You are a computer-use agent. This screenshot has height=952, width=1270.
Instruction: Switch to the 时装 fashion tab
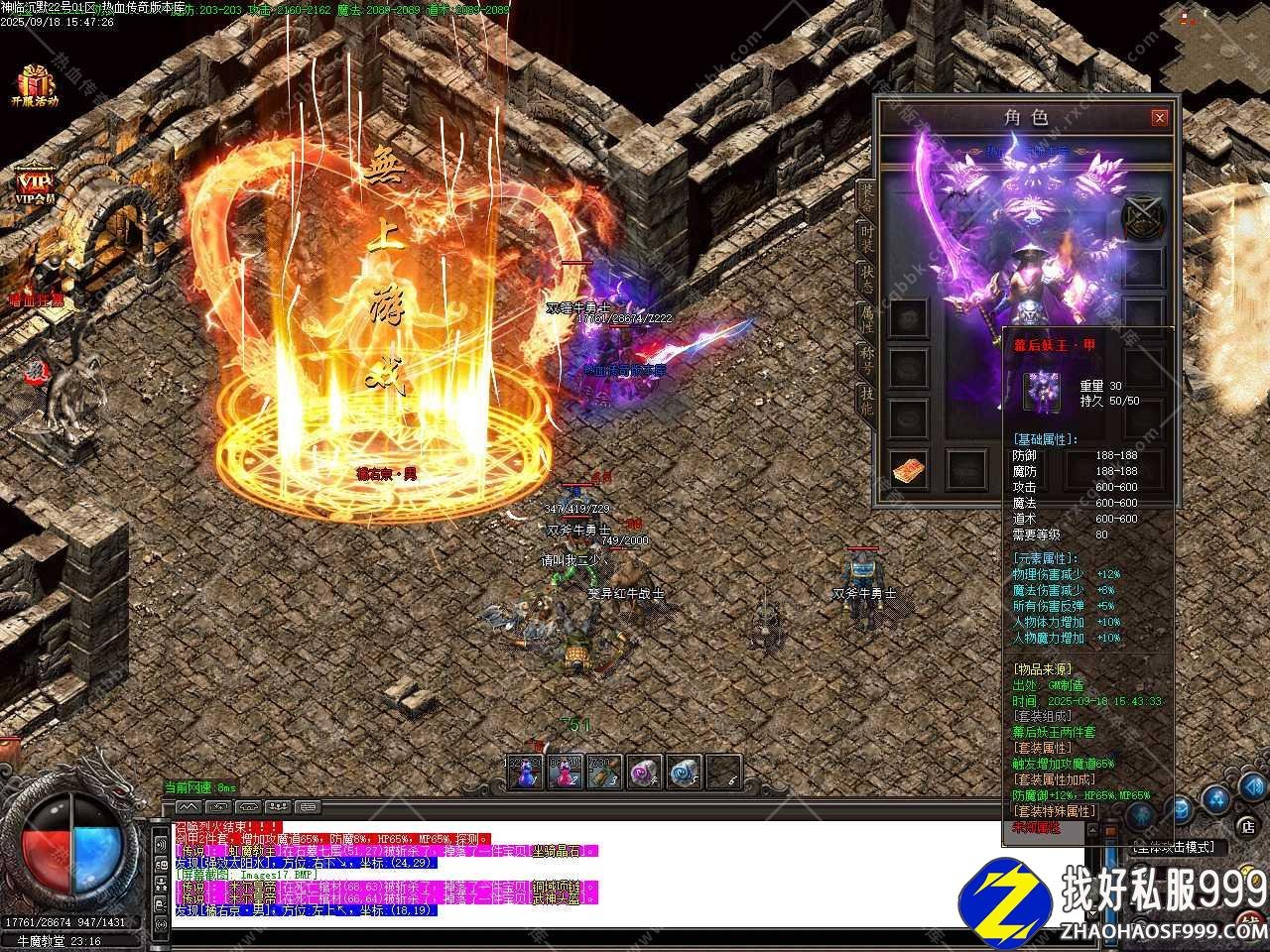(866, 238)
